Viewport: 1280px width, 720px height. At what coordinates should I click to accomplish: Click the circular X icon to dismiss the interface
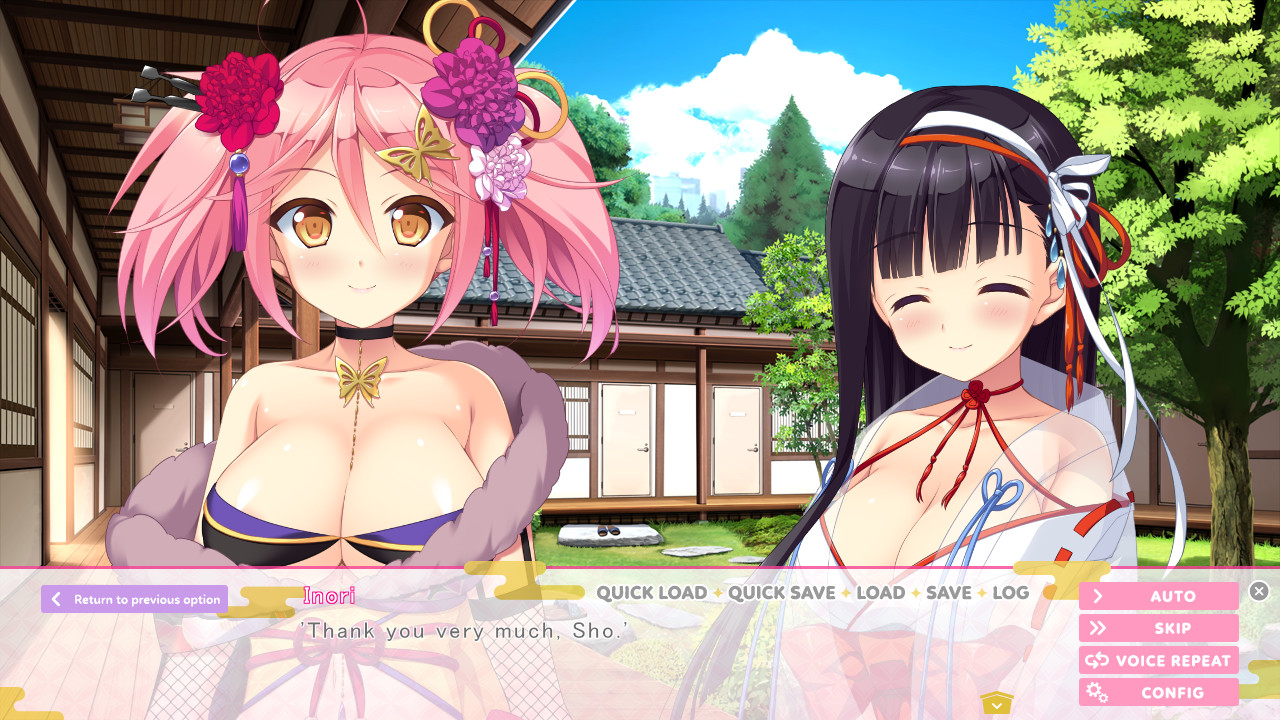[x=1258, y=590]
